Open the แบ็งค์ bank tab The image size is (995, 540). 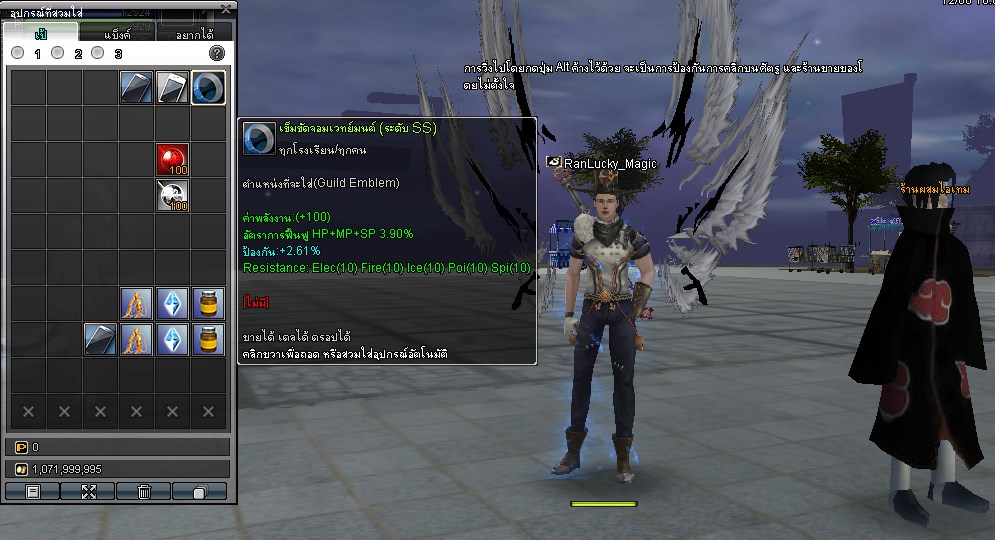pyautogui.click(x=118, y=33)
